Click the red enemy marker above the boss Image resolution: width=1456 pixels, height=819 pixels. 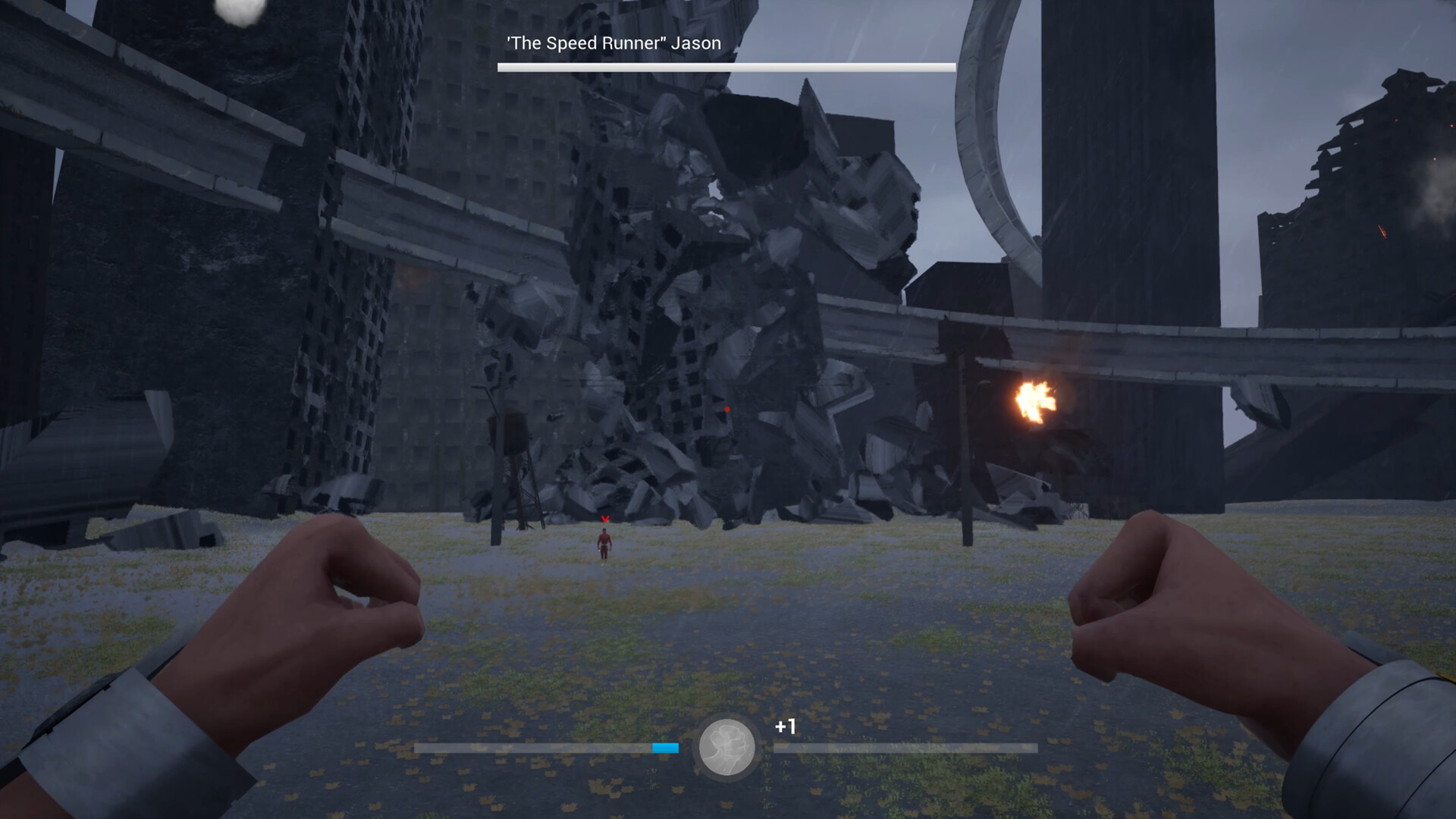coord(604,520)
